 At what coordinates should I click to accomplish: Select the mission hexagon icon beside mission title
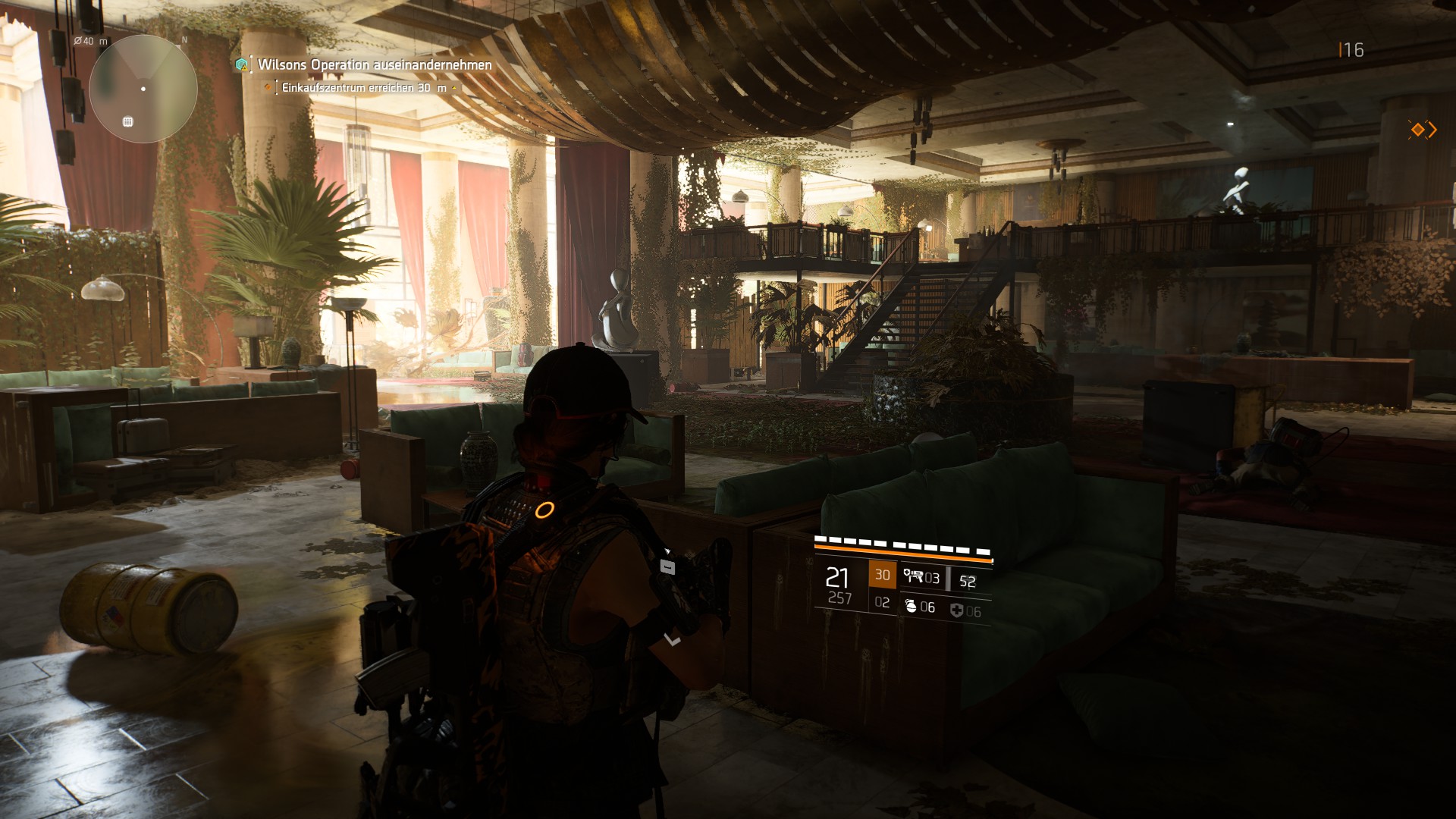(x=241, y=64)
